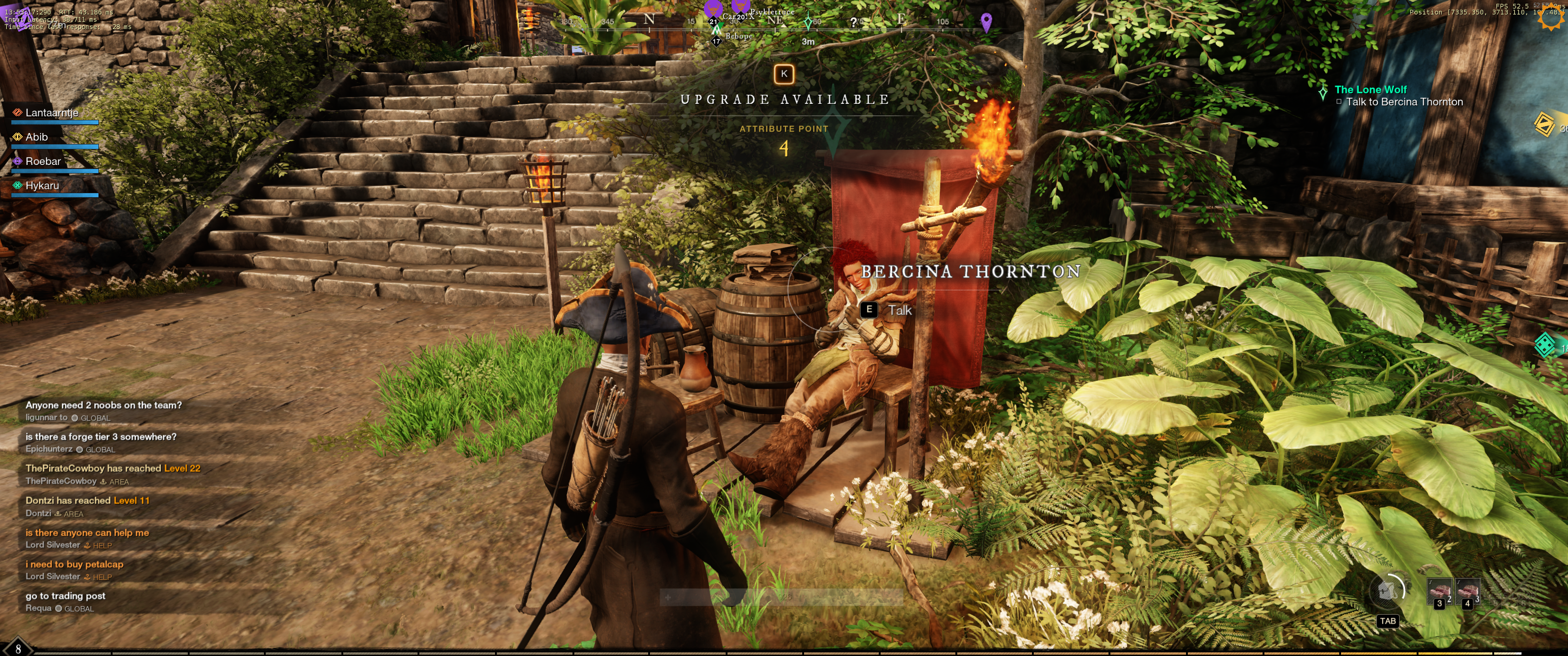Select group member Roebar
Image resolution: width=1568 pixels, height=656 pixels.
pos(42,161)
